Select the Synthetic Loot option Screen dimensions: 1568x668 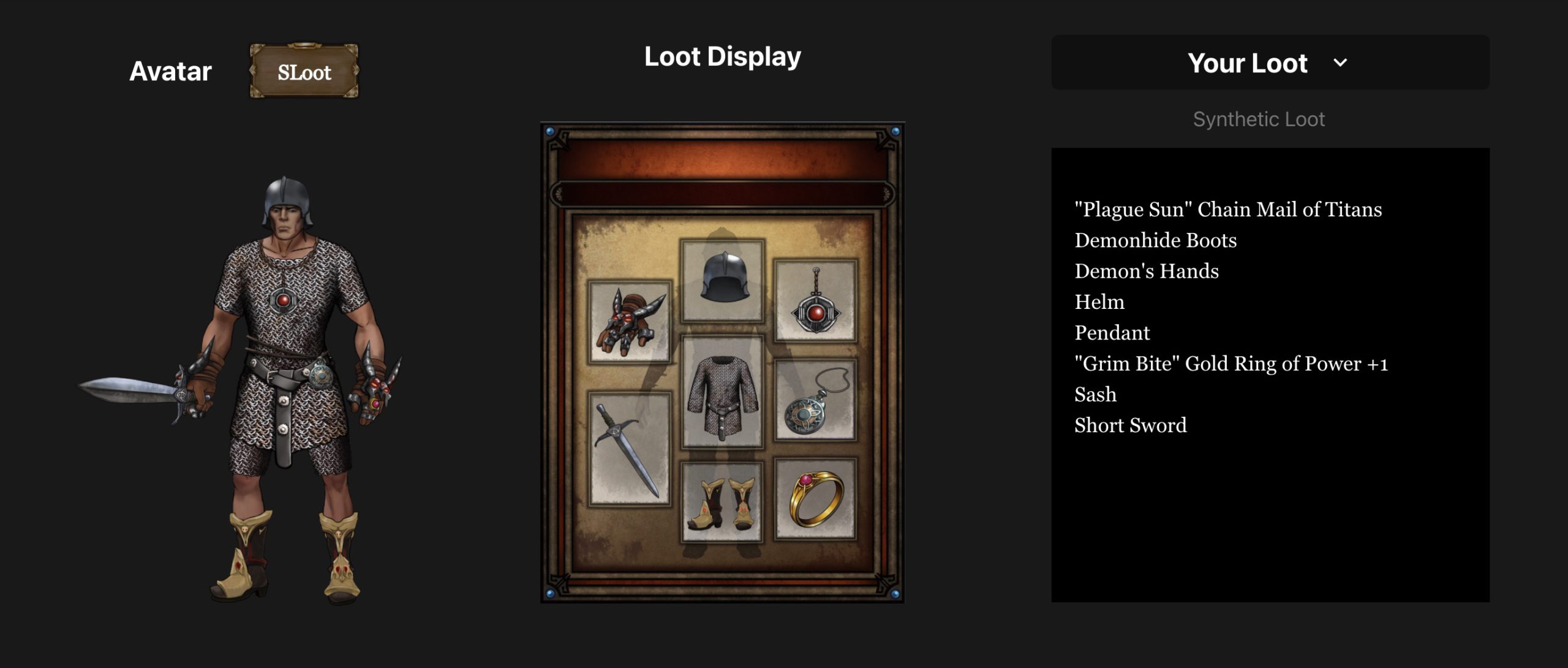pos(1258,119)
